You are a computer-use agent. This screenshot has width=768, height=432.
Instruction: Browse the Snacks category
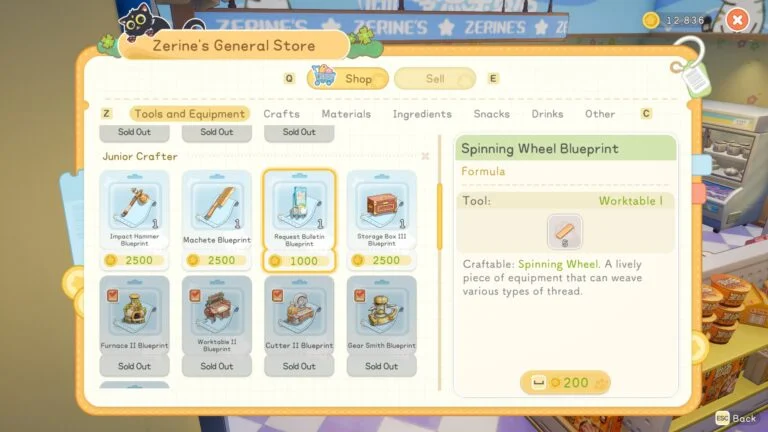point(491,114)
